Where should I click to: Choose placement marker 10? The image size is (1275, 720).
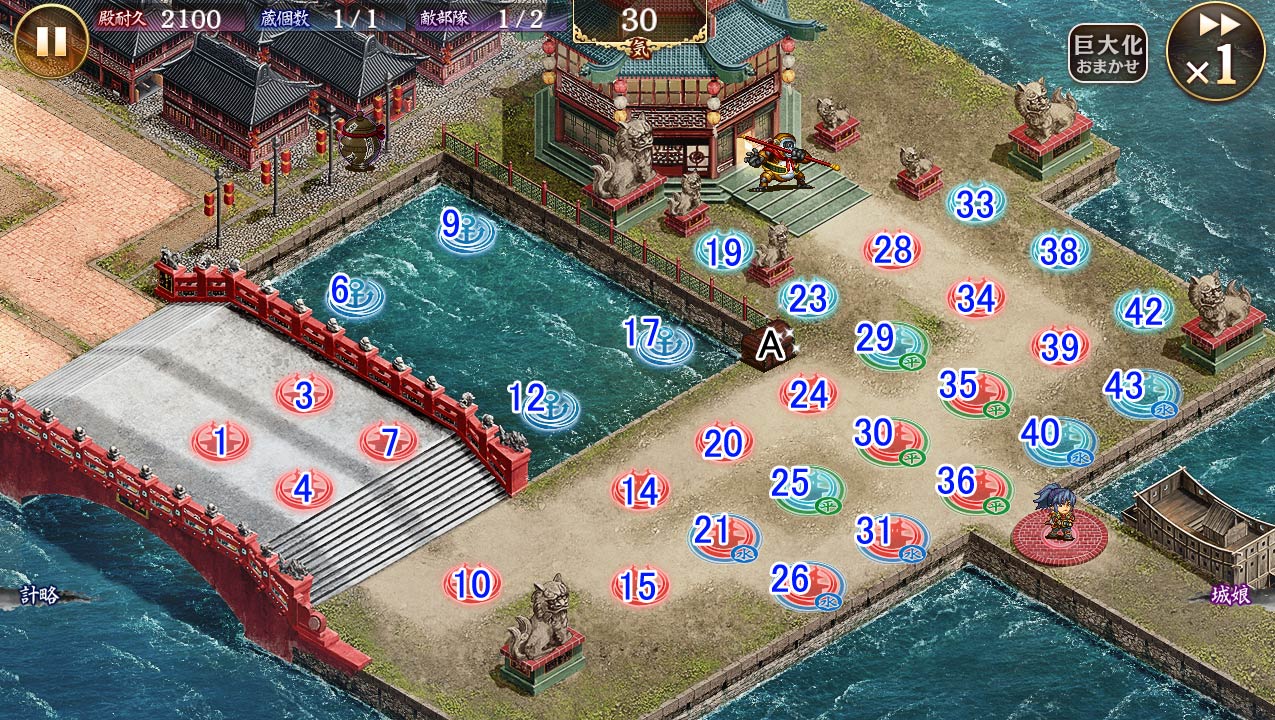click(472, 584)
